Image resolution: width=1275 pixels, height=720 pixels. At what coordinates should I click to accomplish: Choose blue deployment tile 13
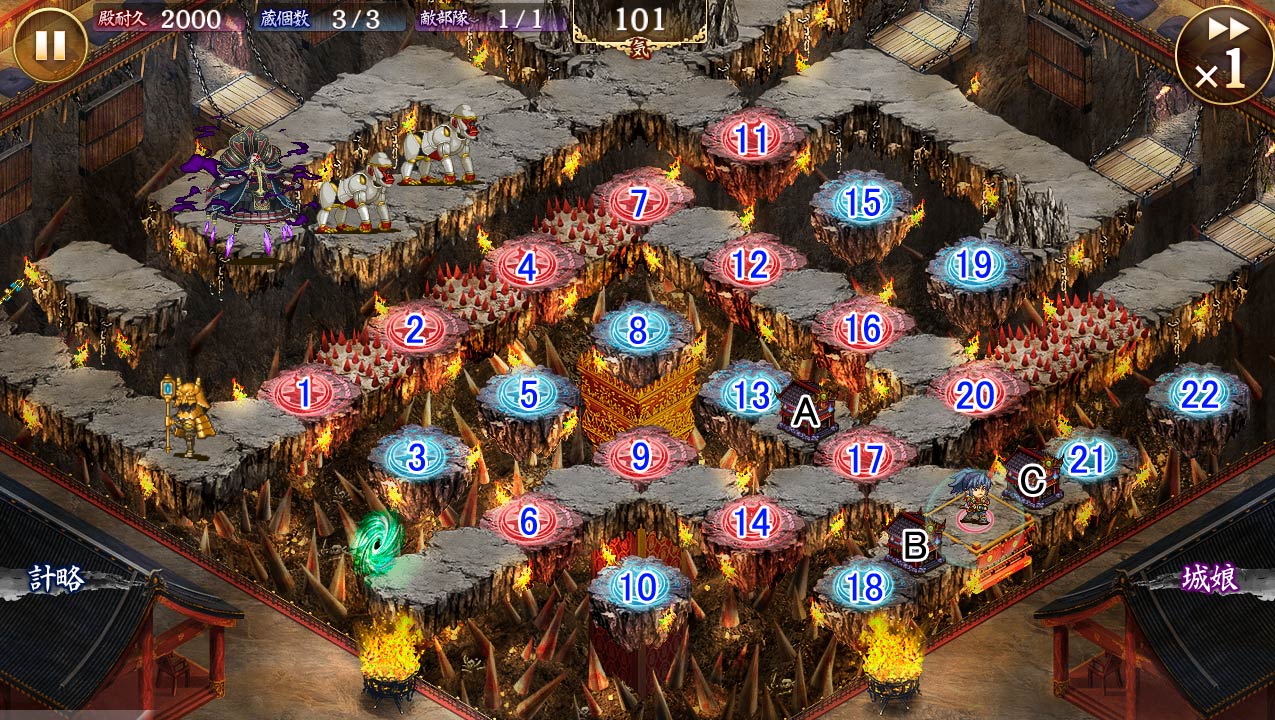click(x=750, y=396)
